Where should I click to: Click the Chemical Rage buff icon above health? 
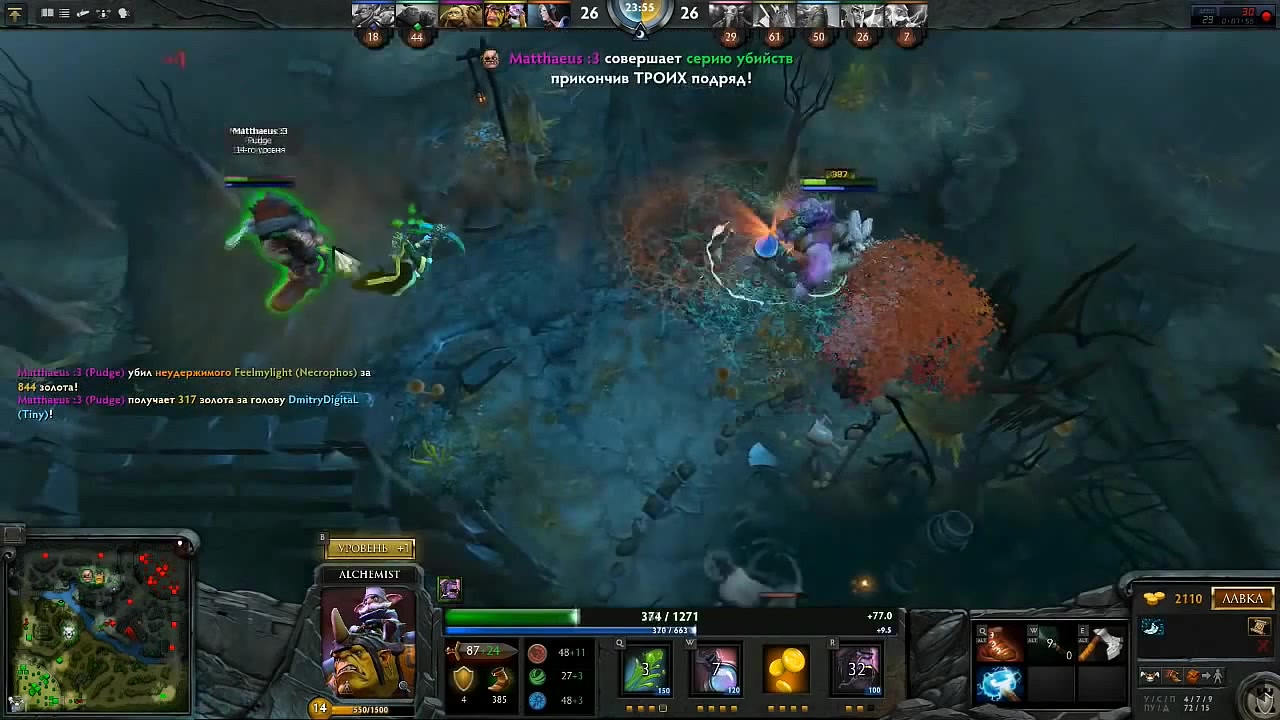(x=450, y=588)
